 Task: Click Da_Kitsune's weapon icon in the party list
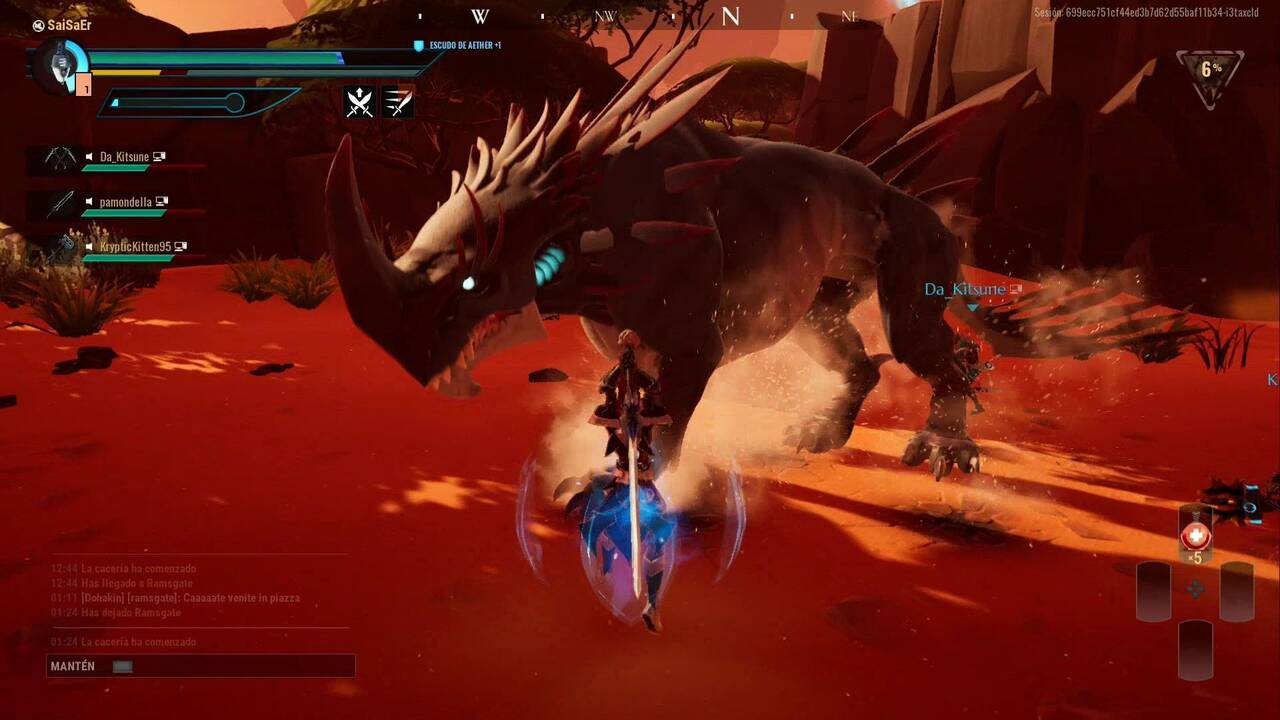(58, 158)
